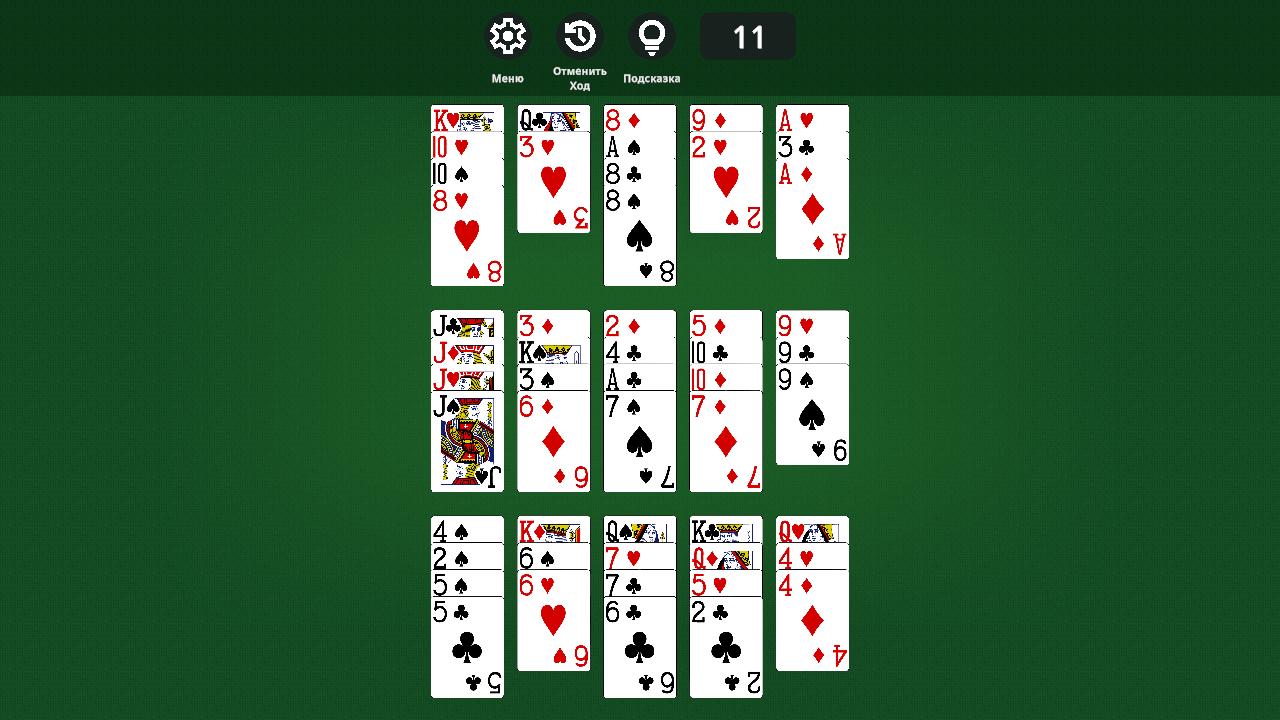Click the Jack face card in the second row
The height and width of the screenshot is (720, 1280).
465,440
